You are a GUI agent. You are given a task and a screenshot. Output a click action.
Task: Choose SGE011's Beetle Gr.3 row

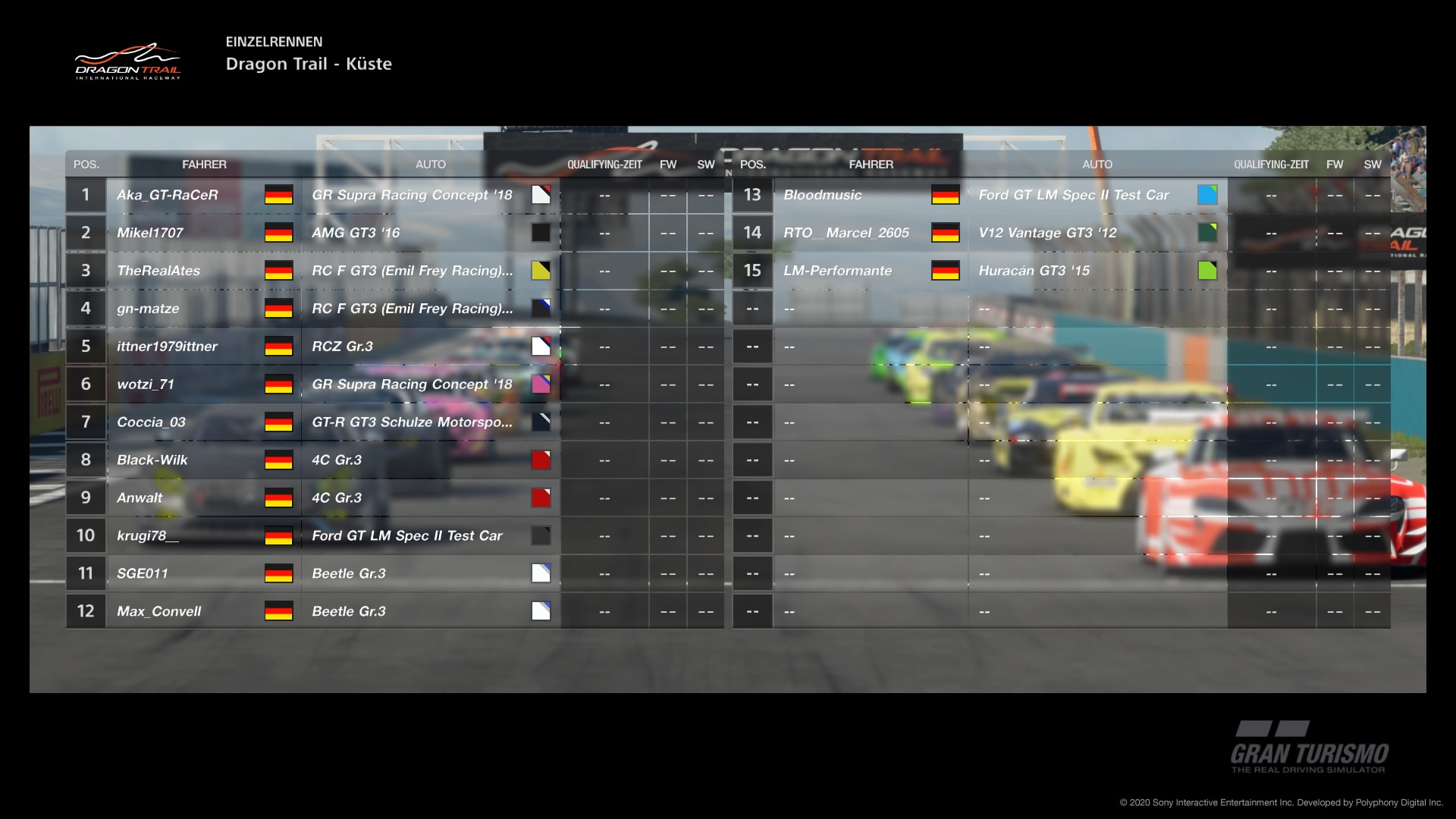(x=143, y=574)
